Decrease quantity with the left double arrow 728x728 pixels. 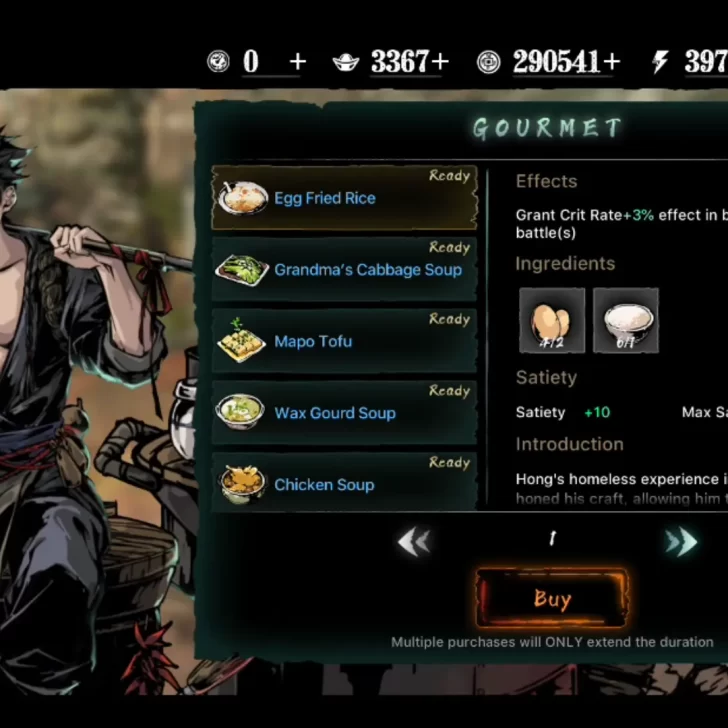tap(414, 542)
